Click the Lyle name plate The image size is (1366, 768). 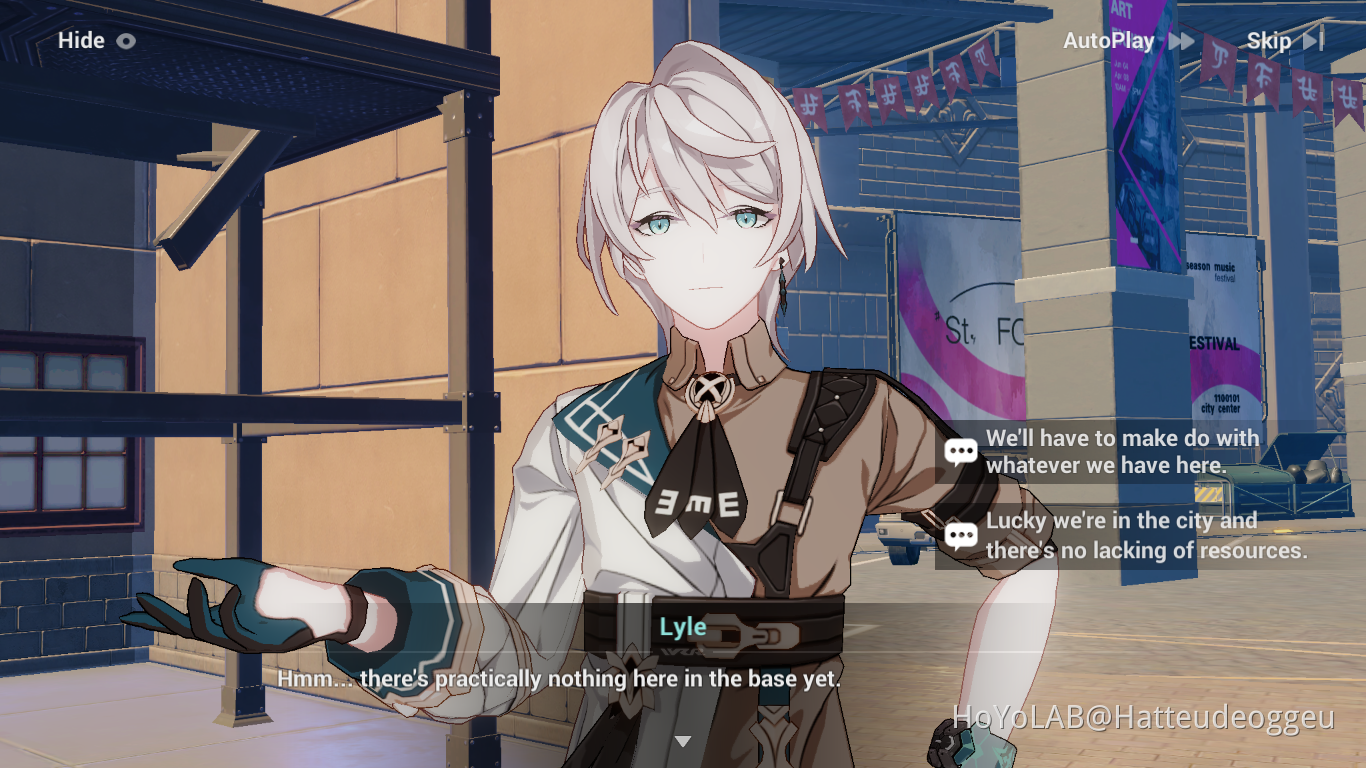pyautogui.click(x=683, y=626)
